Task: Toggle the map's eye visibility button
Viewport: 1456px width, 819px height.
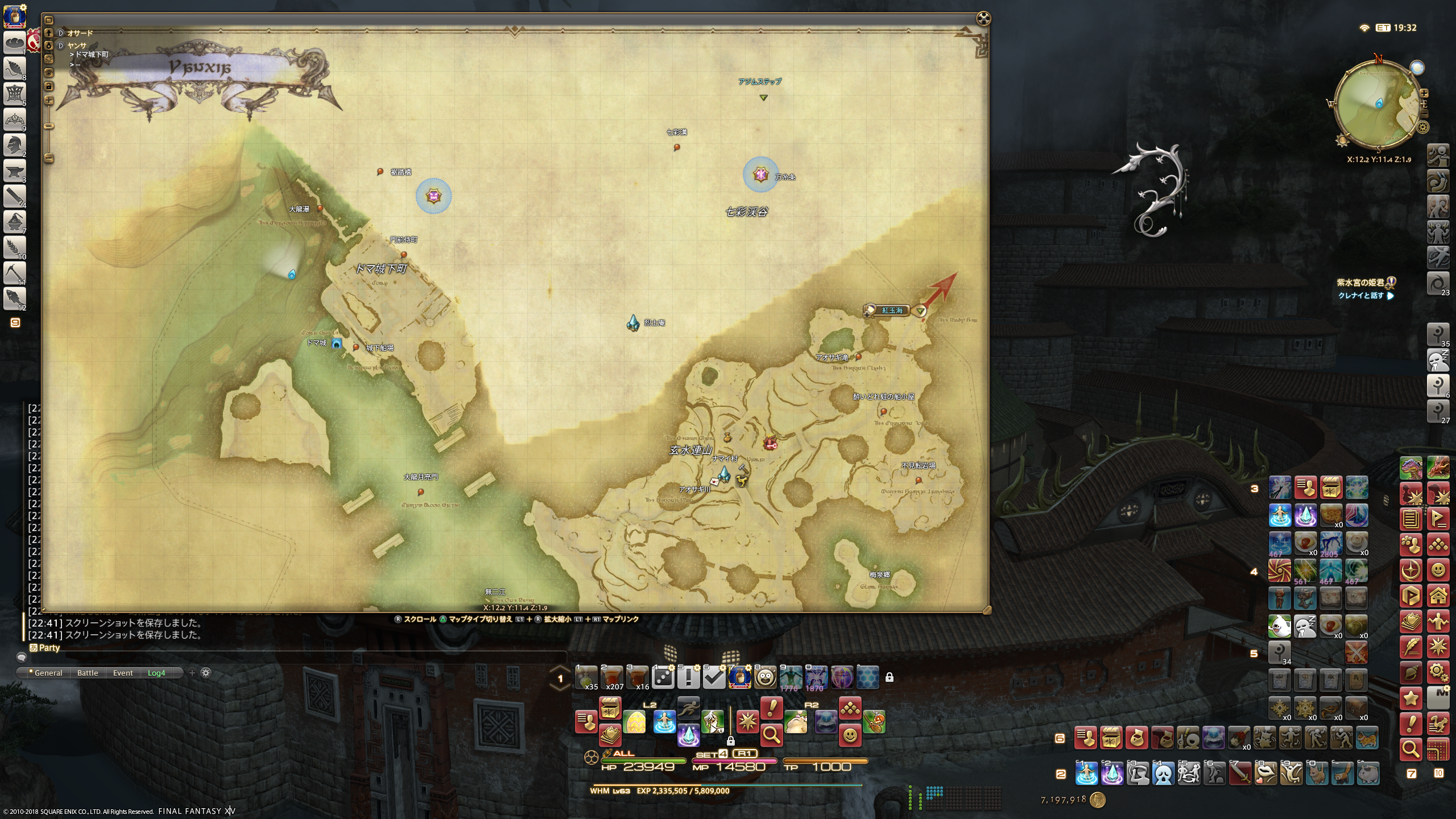Action: [49, 73]
